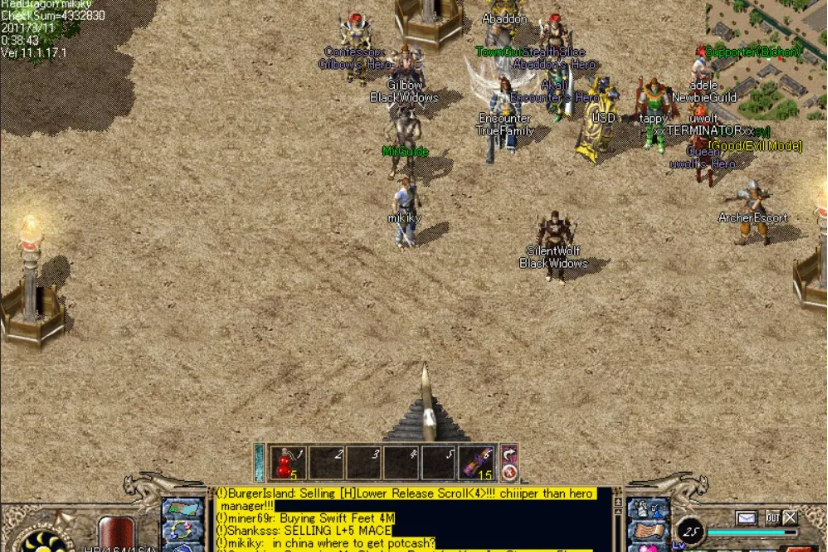Use the red potion in belt slot 1
Viewport: 828px width, 552px height.
tap(288, 463)
